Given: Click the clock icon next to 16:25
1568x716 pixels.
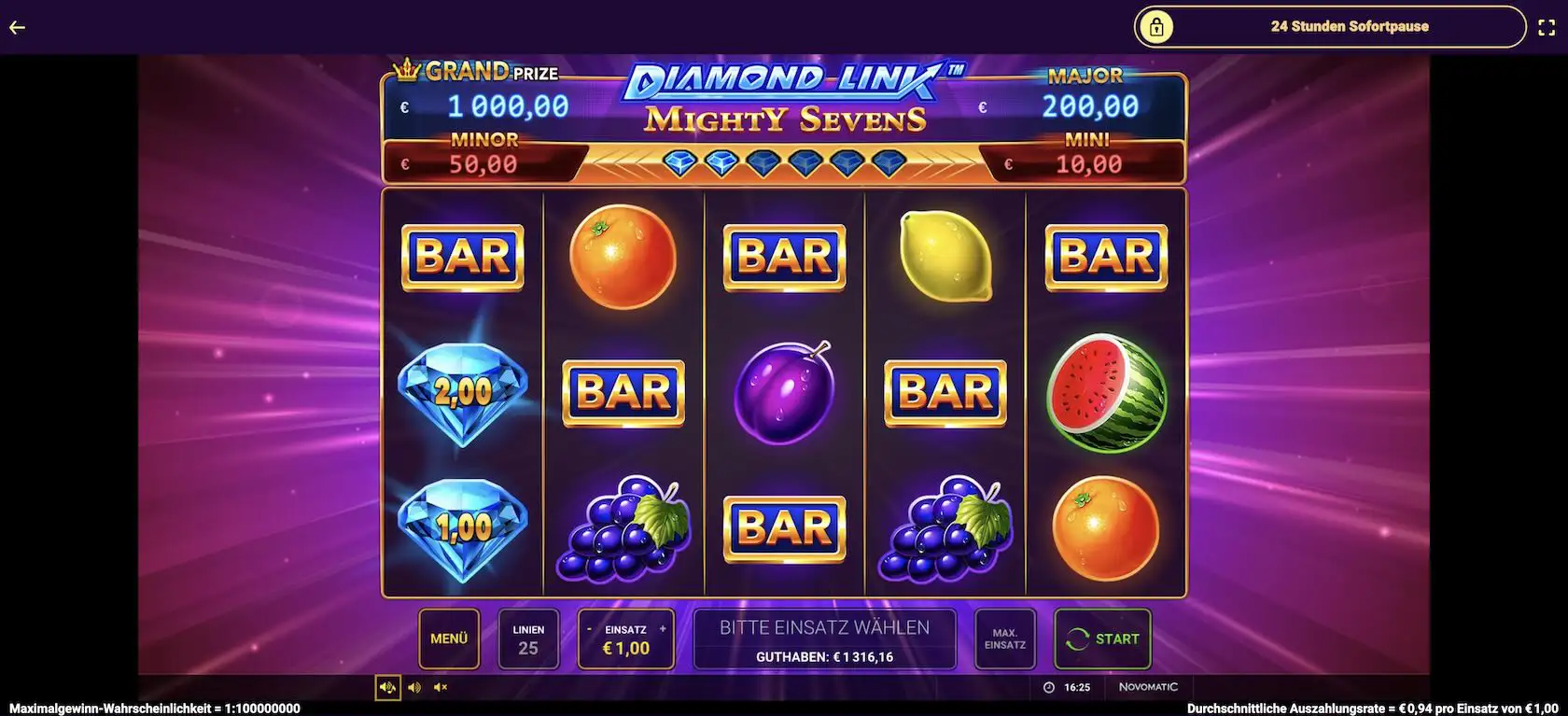Looking at the screenshot, I should point(1049,687).
